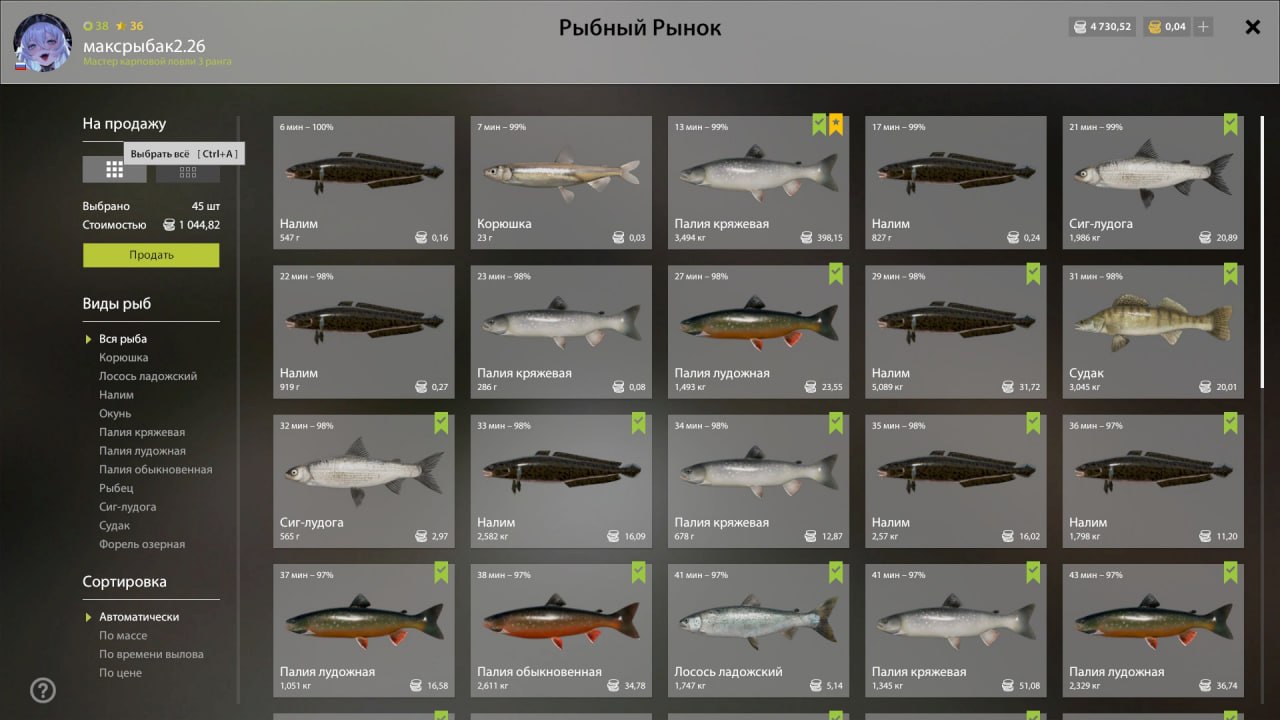Click the select-all grid icon
The width and height of the screenshot is (1280, 720).
tap(114, 168)
